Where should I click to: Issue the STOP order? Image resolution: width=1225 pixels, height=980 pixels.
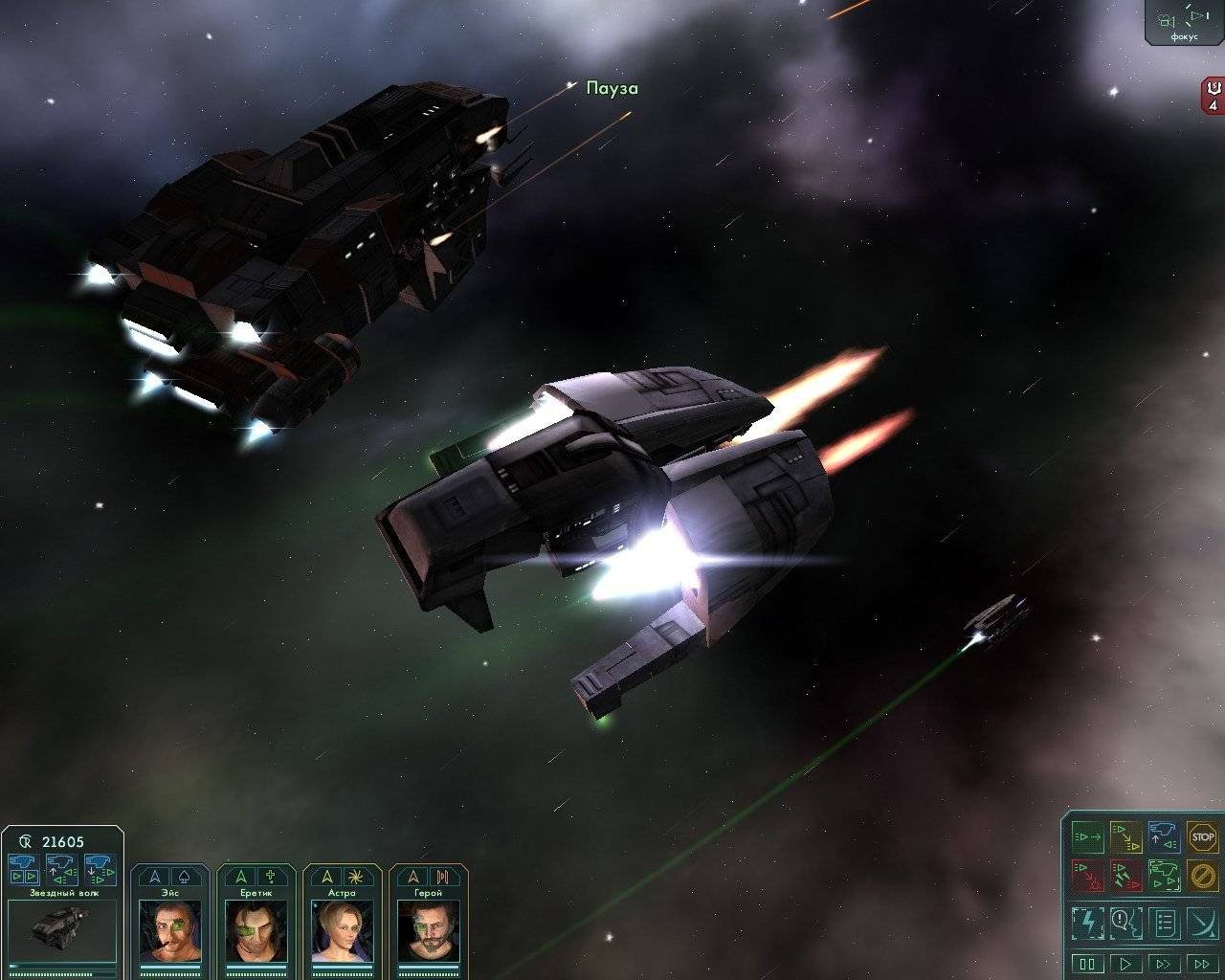coord(1202,837)
